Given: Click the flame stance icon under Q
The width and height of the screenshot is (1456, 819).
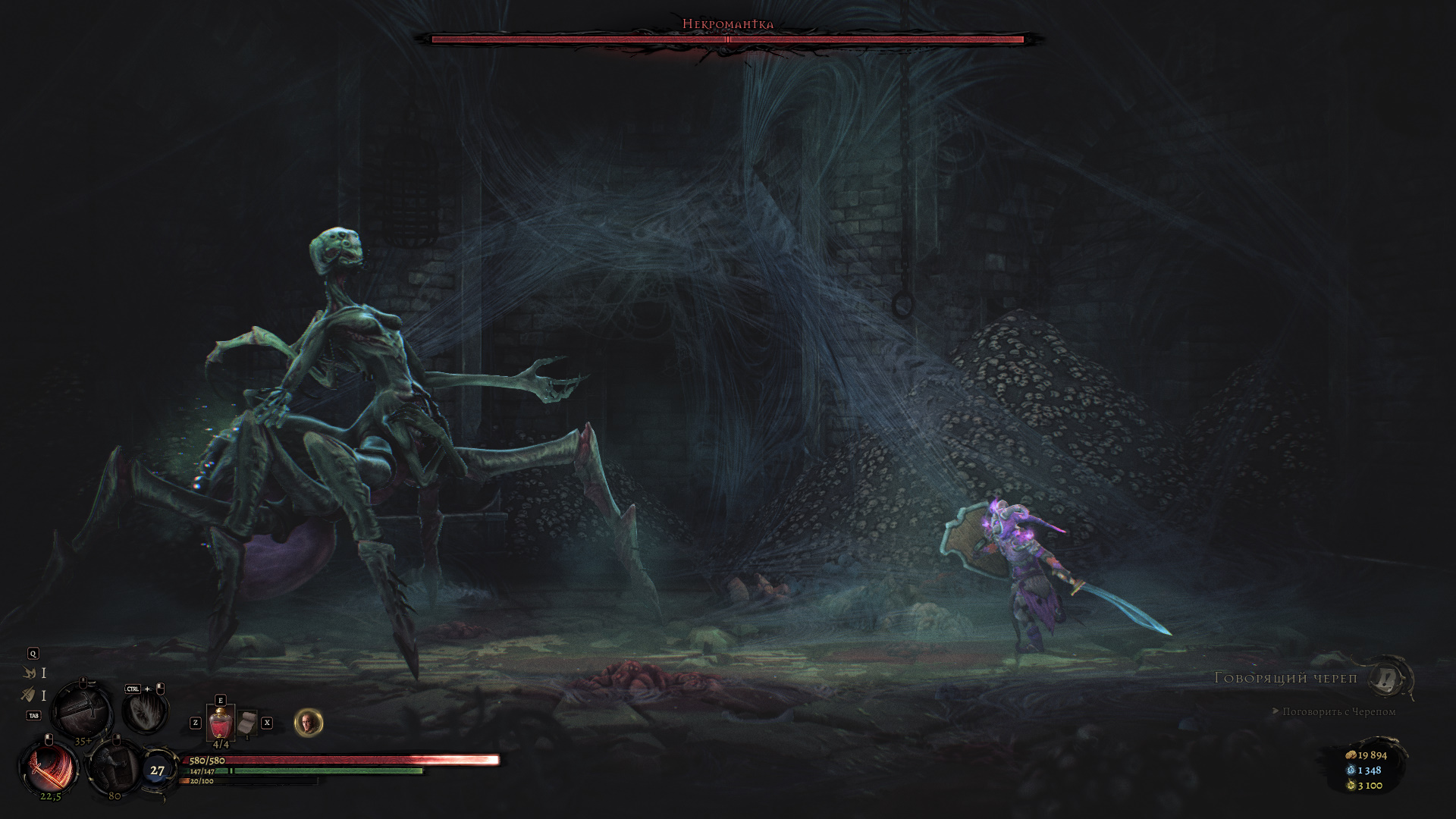Looking at the screenshot, I should tap(30, 673).
